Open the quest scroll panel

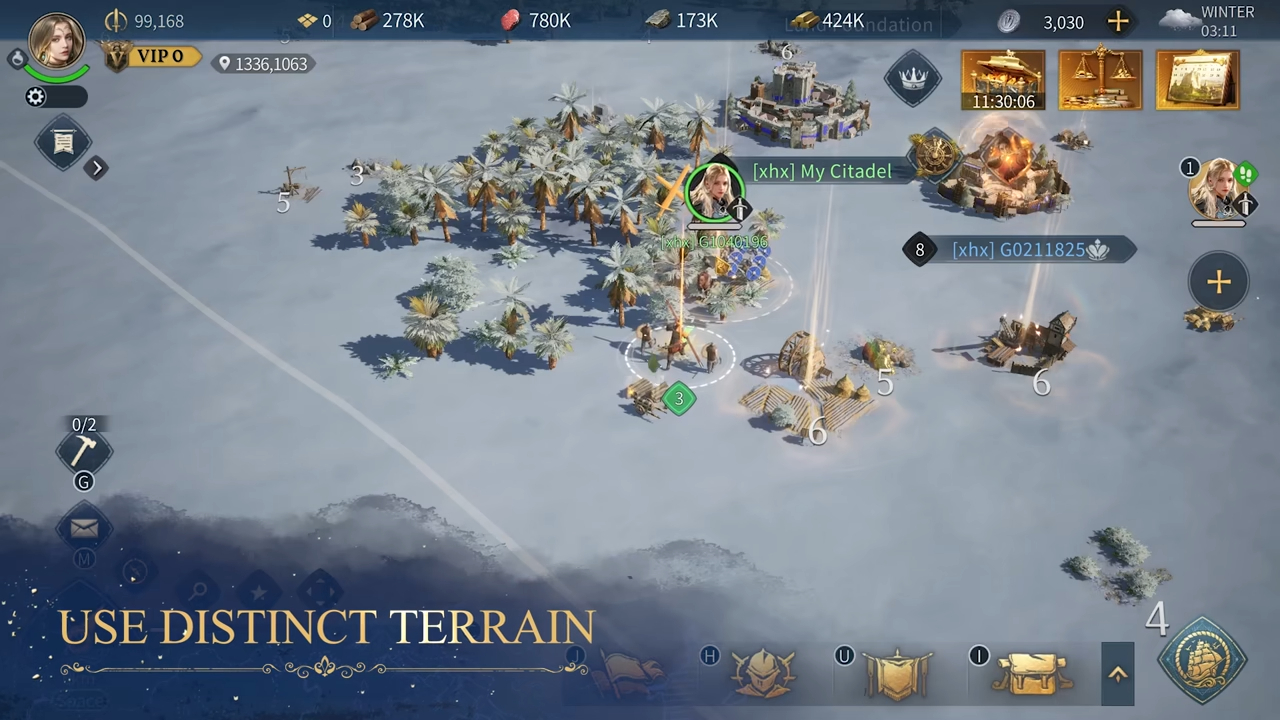point(63,143)
